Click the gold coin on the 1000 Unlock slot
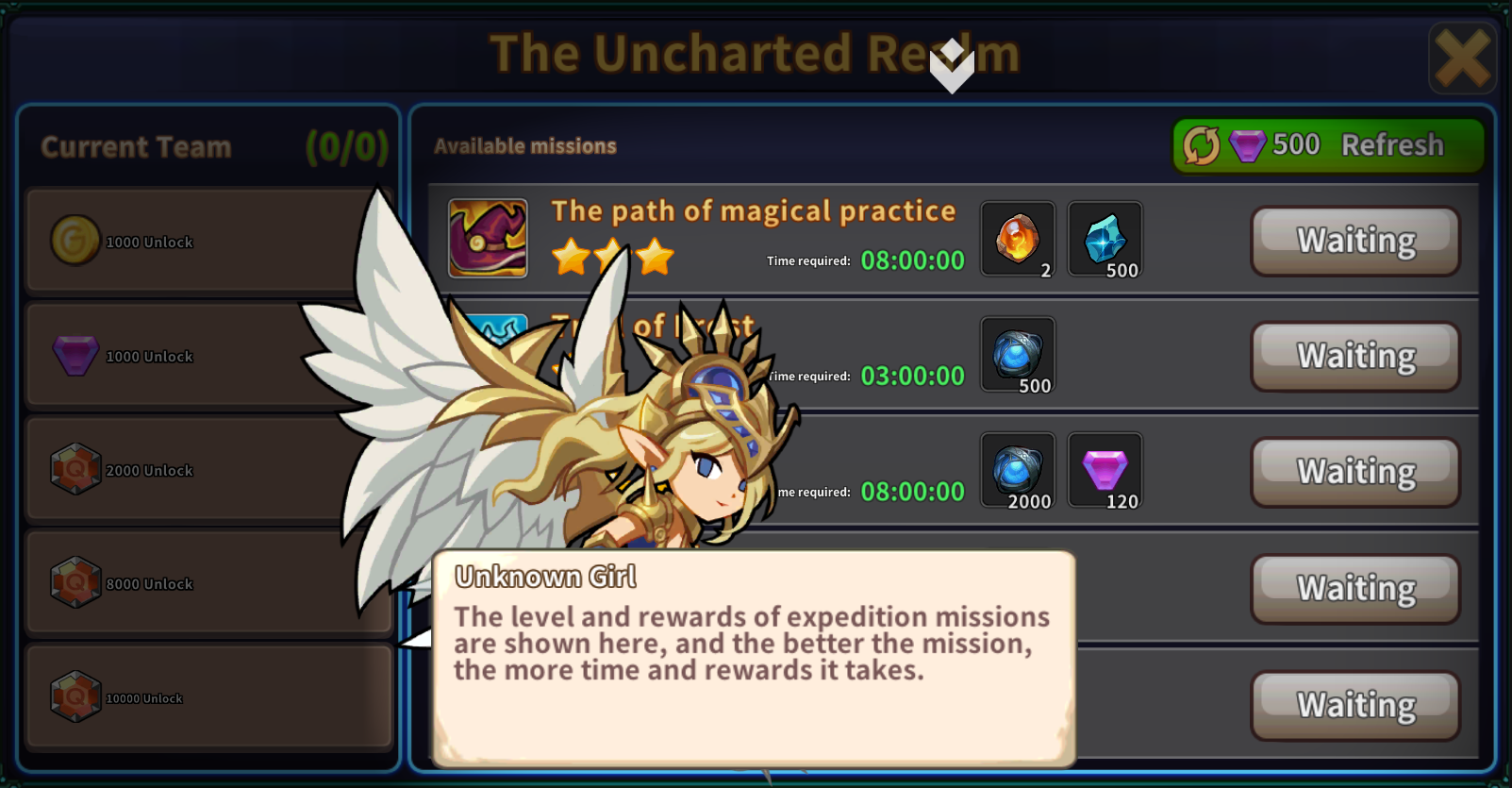 pyautogui.click(x=75, y=241)
